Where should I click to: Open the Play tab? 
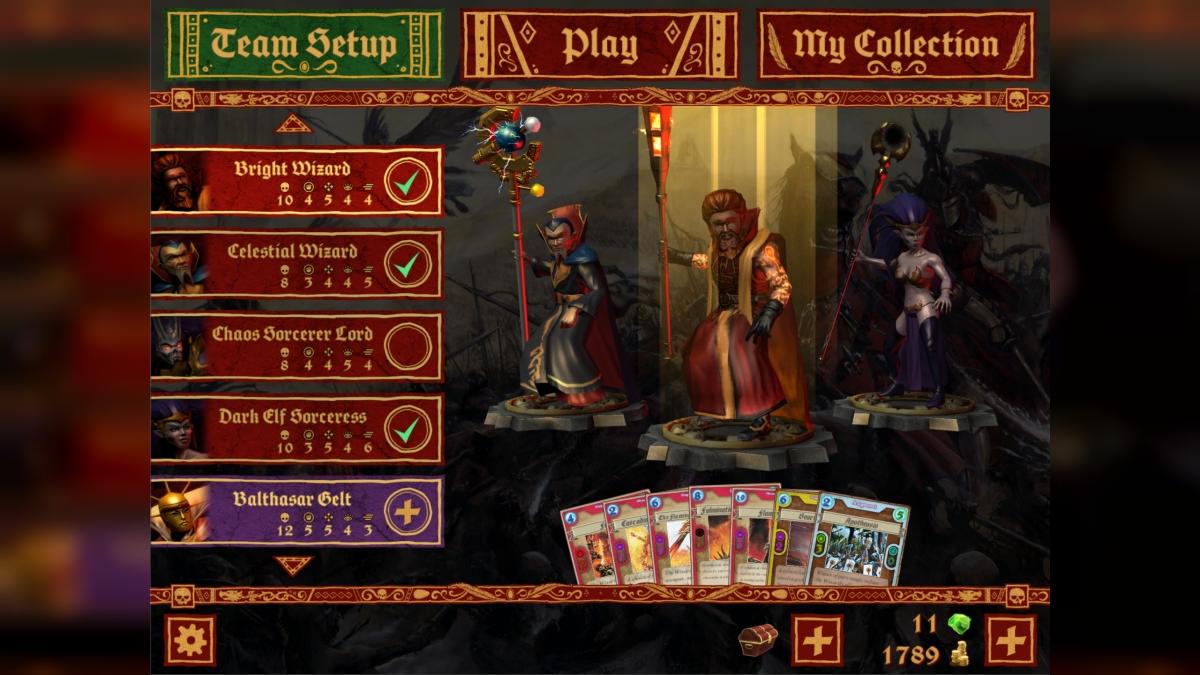[x=599, y=45]
